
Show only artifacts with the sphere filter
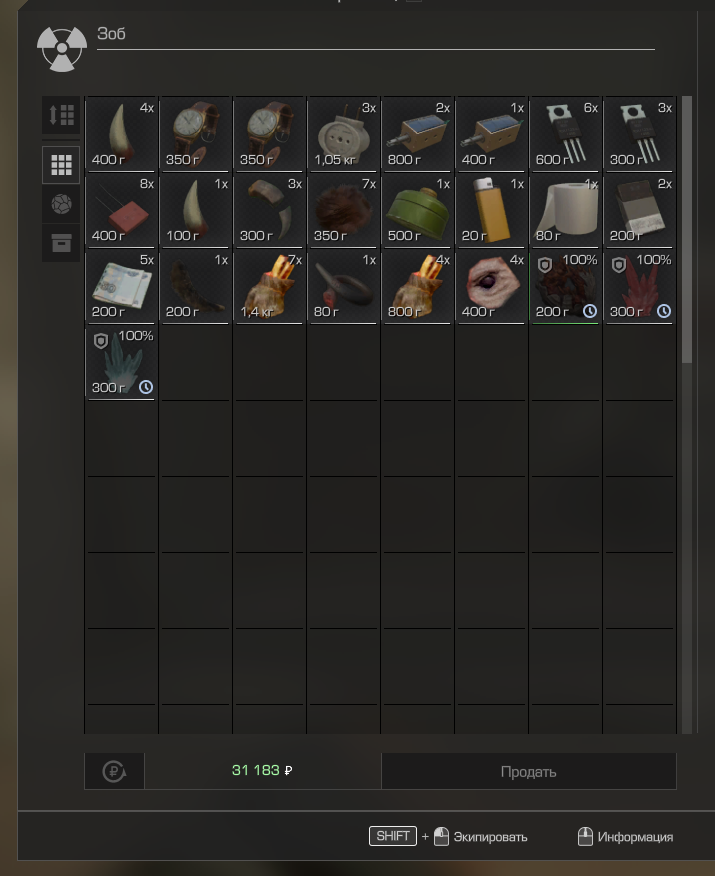tap(61, 204)
